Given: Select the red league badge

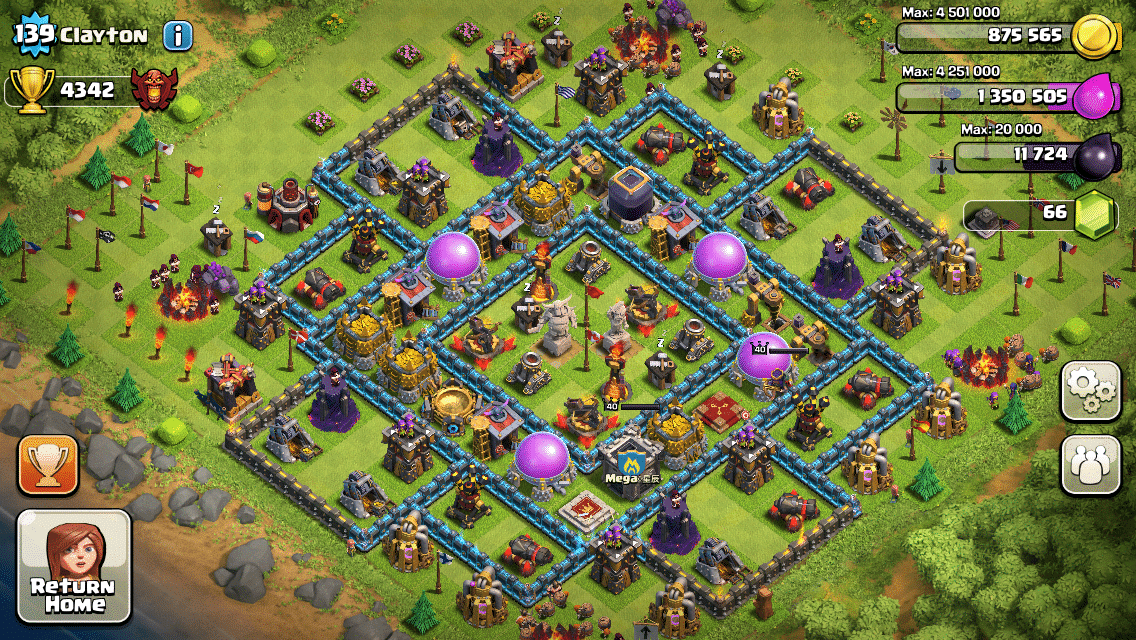Looking at the screenshot, I should (x=154, y=89).
